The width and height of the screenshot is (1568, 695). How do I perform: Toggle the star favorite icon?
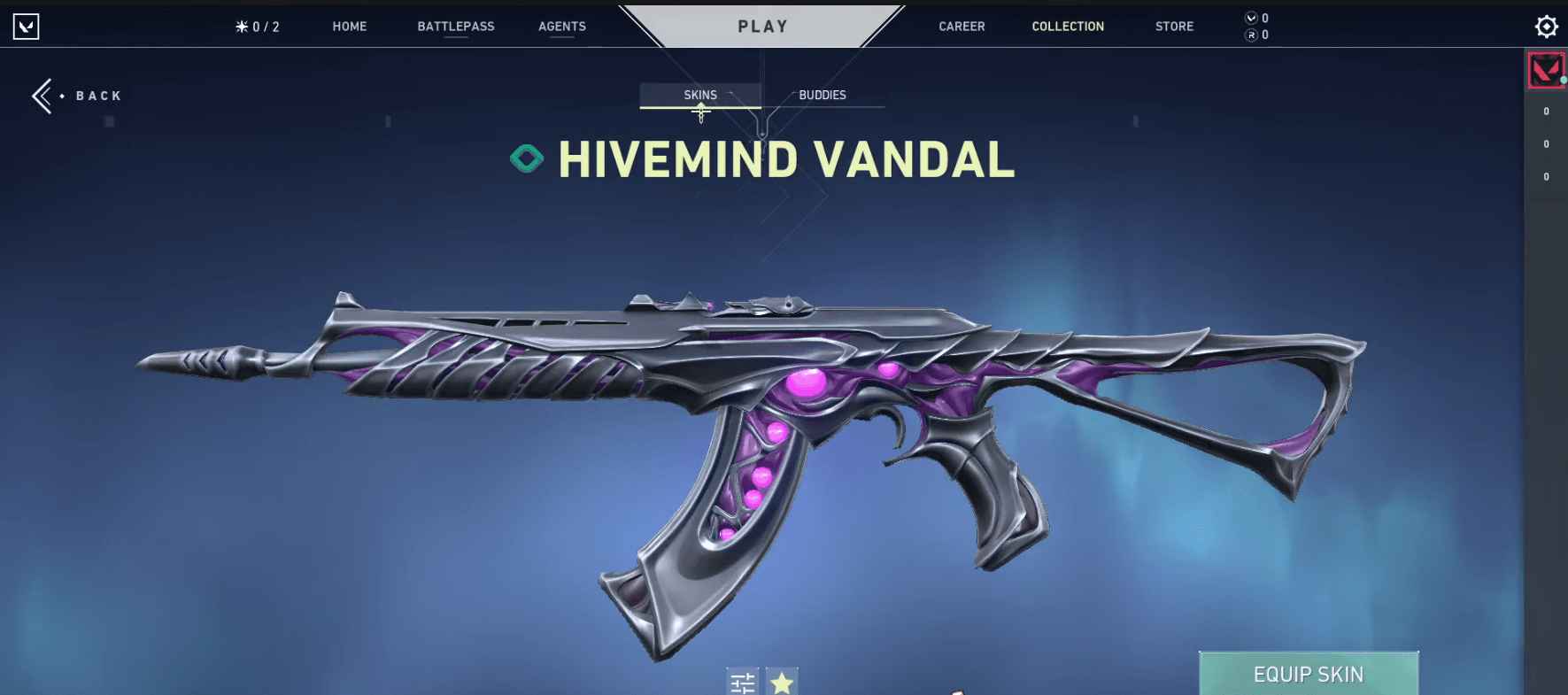coord(782,682)
